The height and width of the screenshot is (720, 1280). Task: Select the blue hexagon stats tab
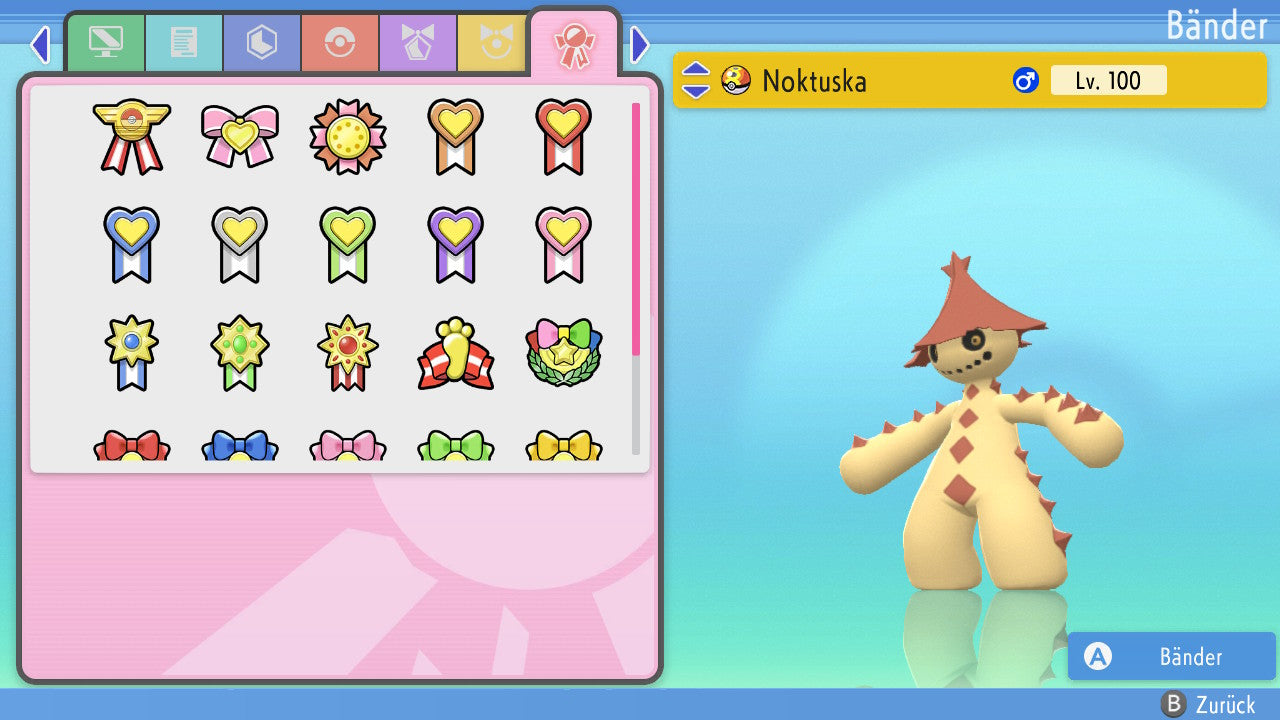262,43
